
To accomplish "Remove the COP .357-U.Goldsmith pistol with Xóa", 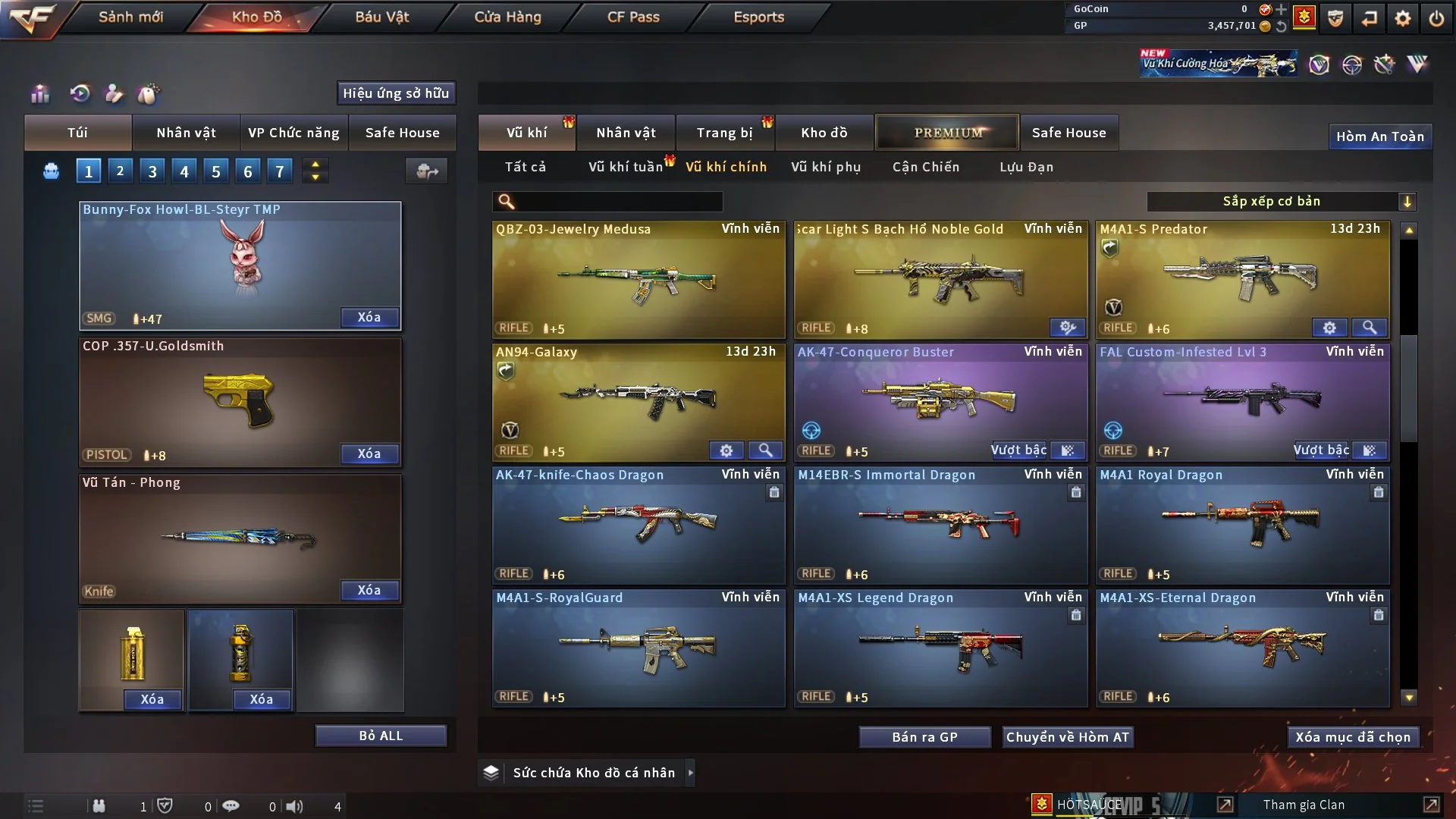I will click(369, 453).
